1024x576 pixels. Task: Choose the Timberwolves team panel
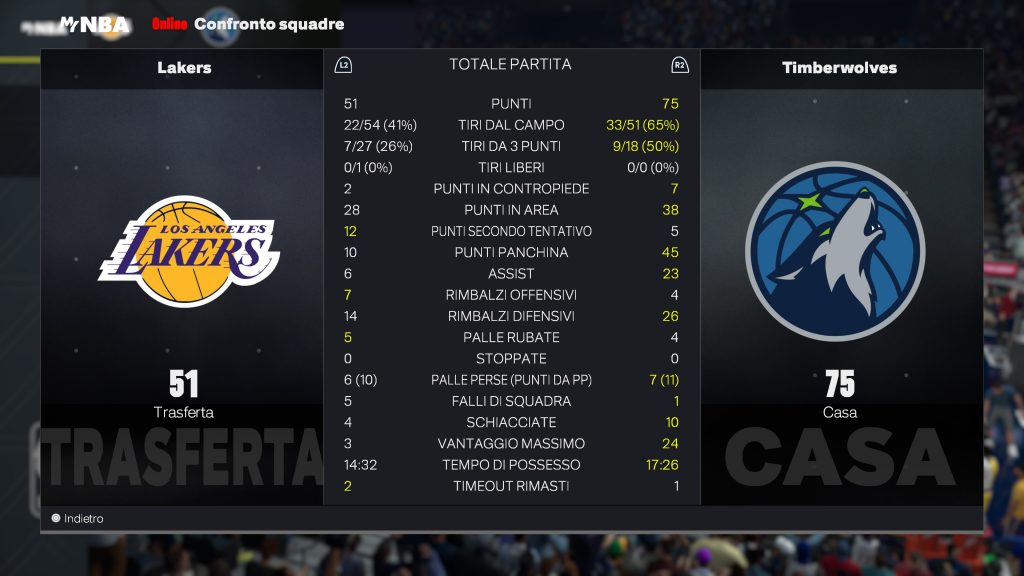click(x=840, y=252)
